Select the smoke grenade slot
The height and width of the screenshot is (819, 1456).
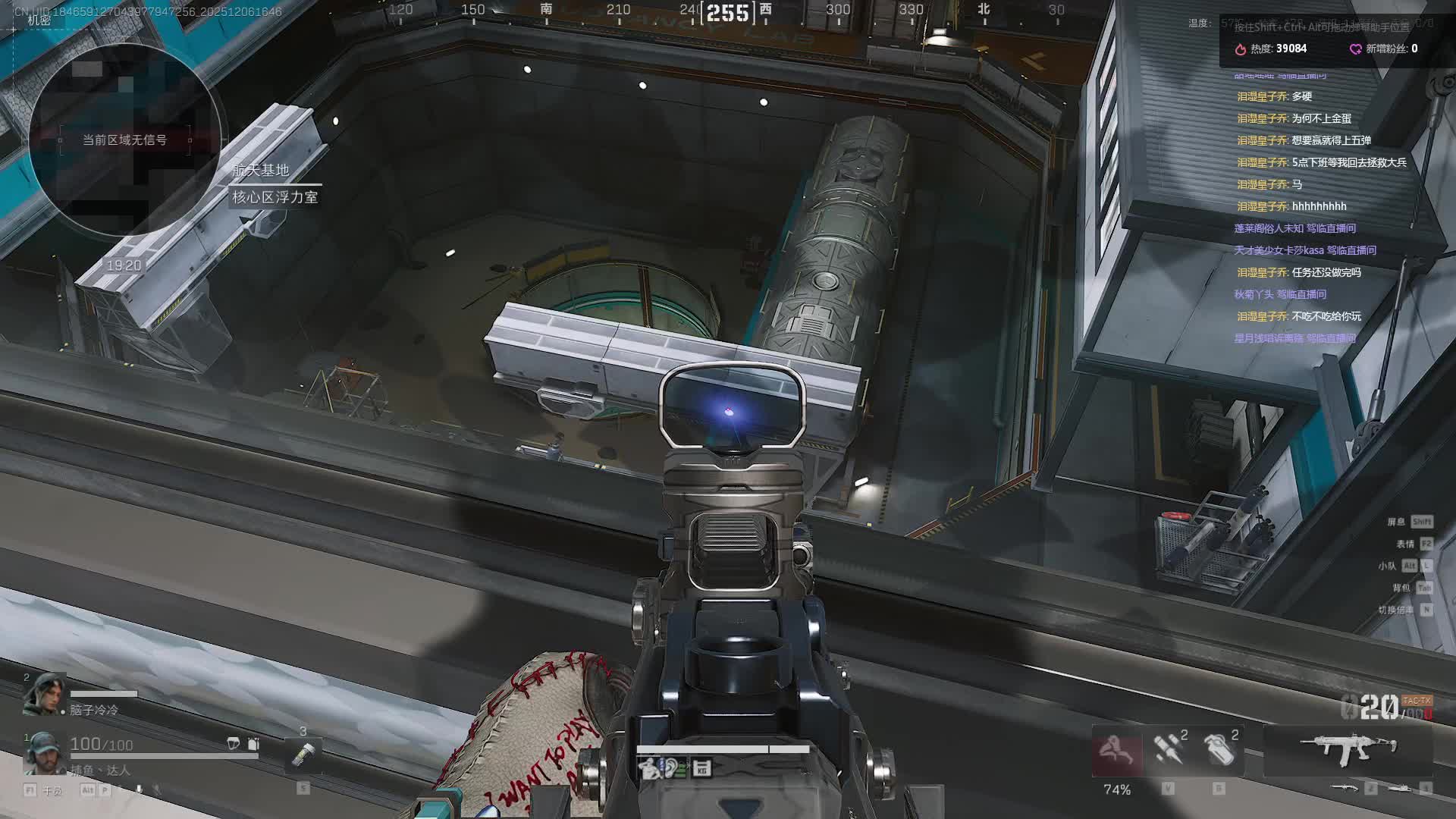[x=1219, y=749]
